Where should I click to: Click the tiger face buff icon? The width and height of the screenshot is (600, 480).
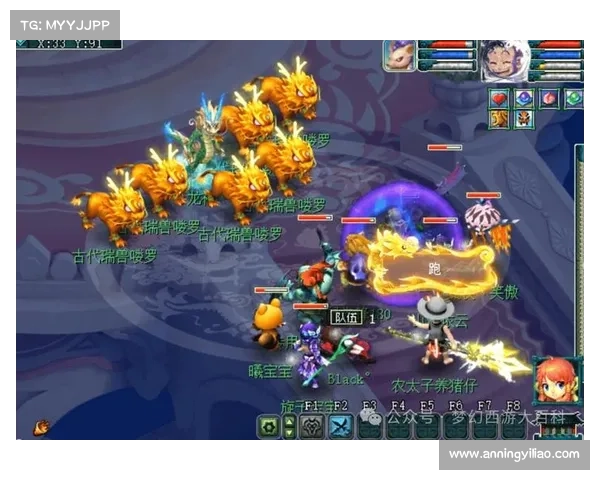(x=523, y=119)
